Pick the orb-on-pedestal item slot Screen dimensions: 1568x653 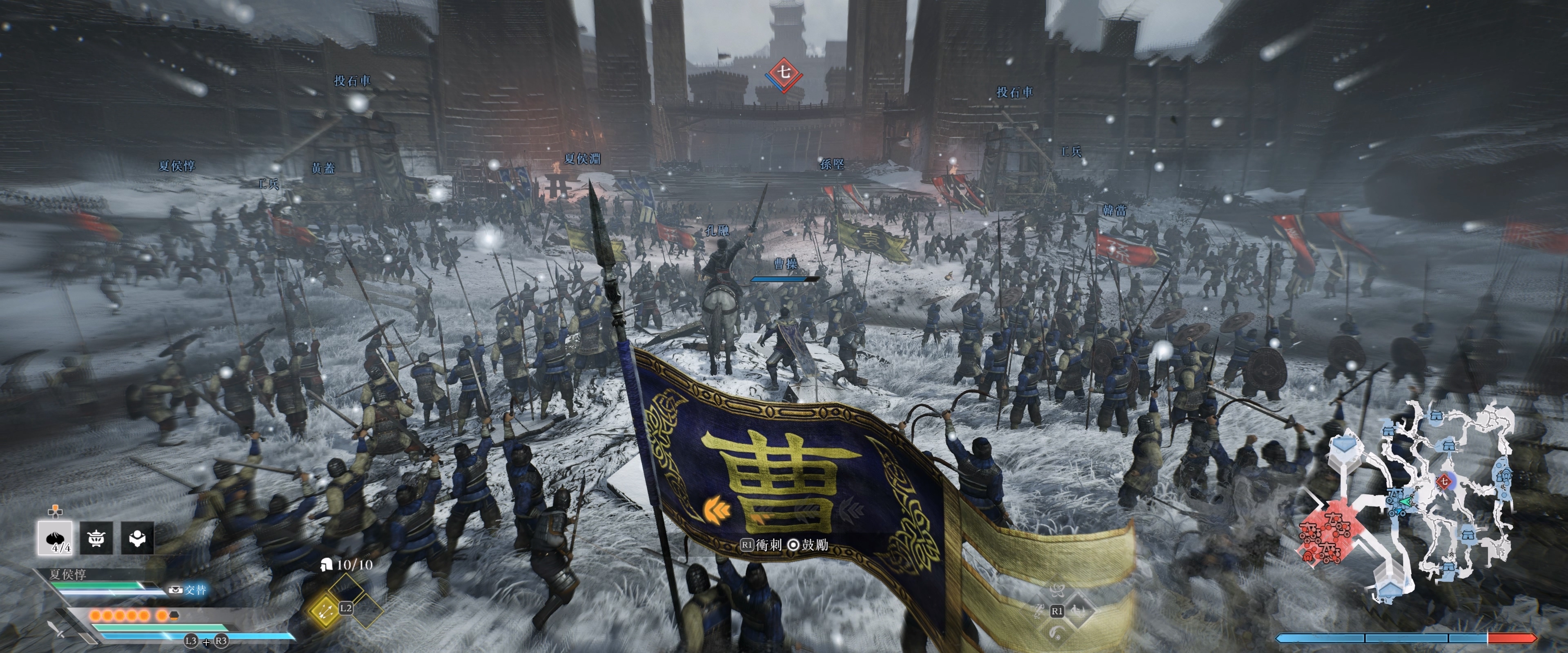coord(137,538)
